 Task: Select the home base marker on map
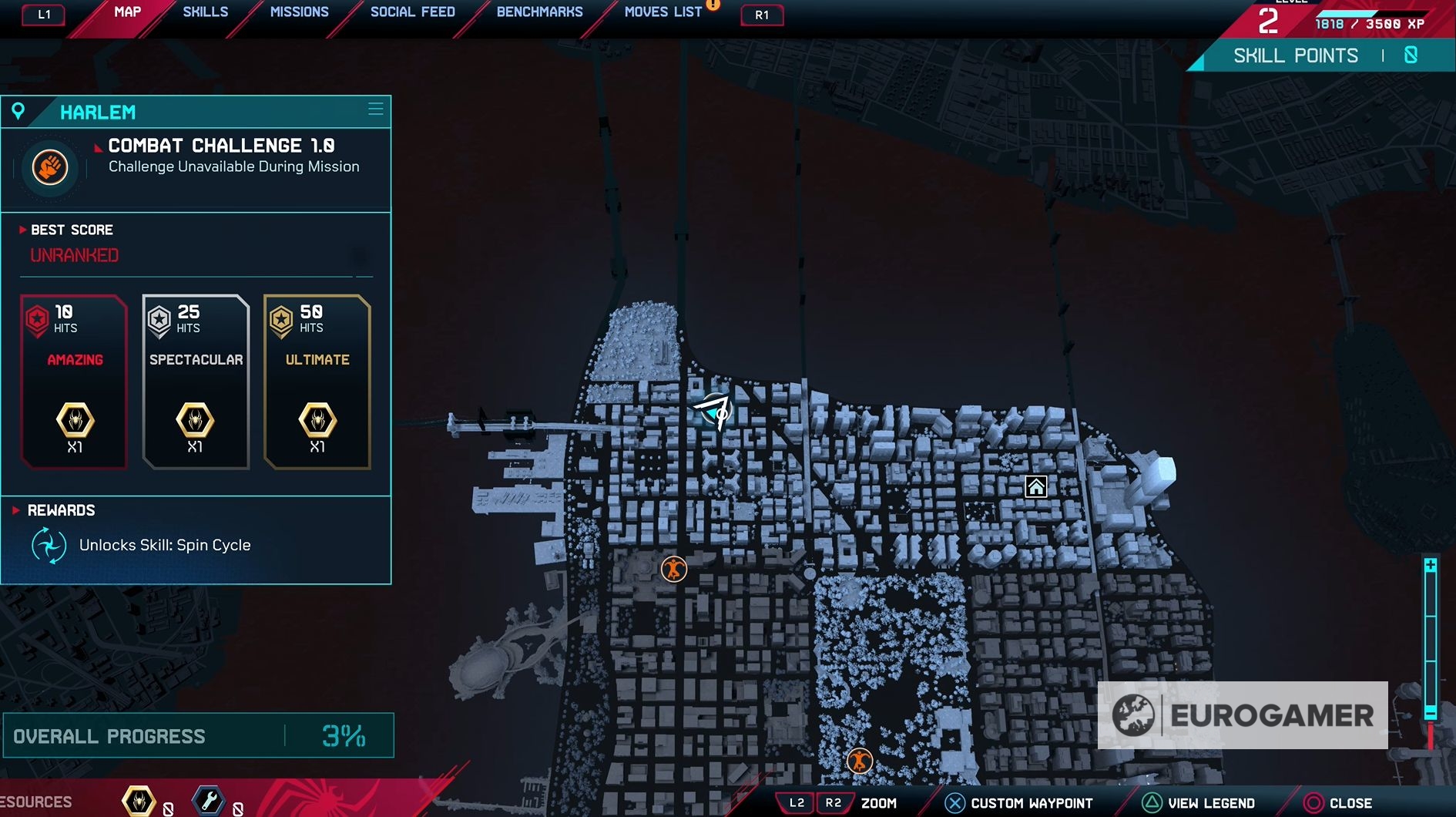pyautogui.click(x=1036, y=487)
